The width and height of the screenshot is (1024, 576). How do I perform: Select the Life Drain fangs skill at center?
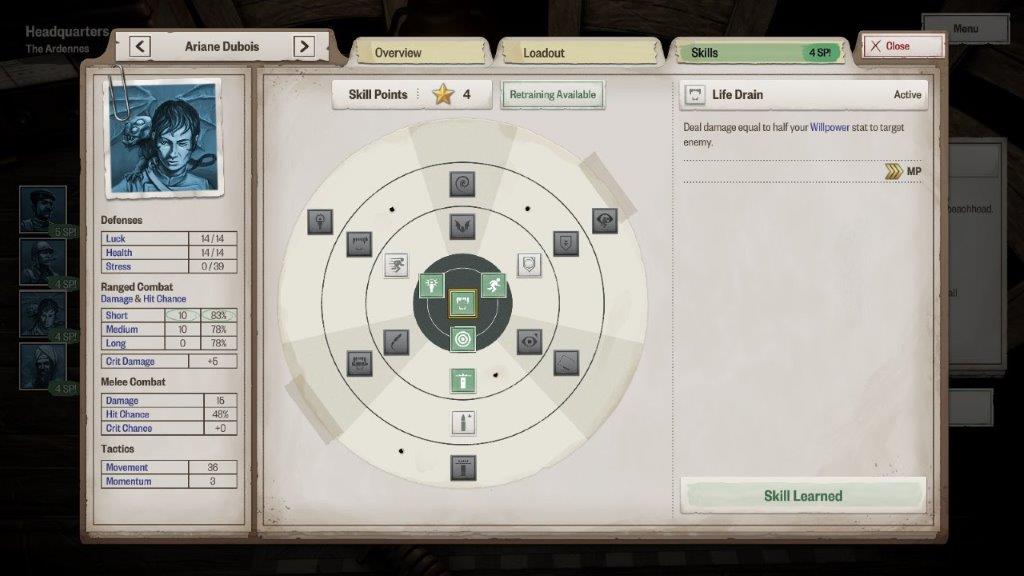coord(462,302)
